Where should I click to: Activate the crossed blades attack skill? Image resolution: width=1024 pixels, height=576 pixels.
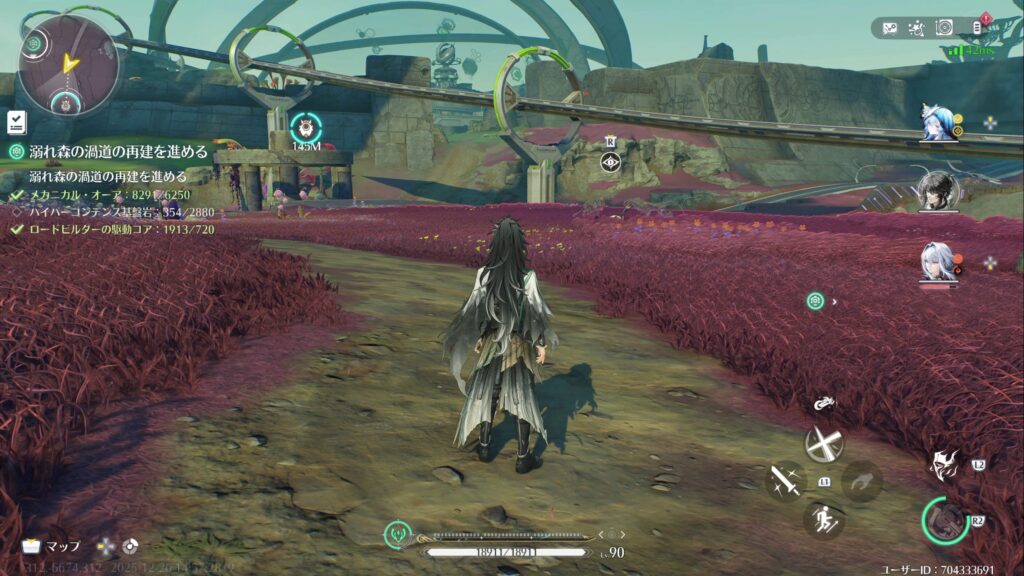[x=825, y=443]
